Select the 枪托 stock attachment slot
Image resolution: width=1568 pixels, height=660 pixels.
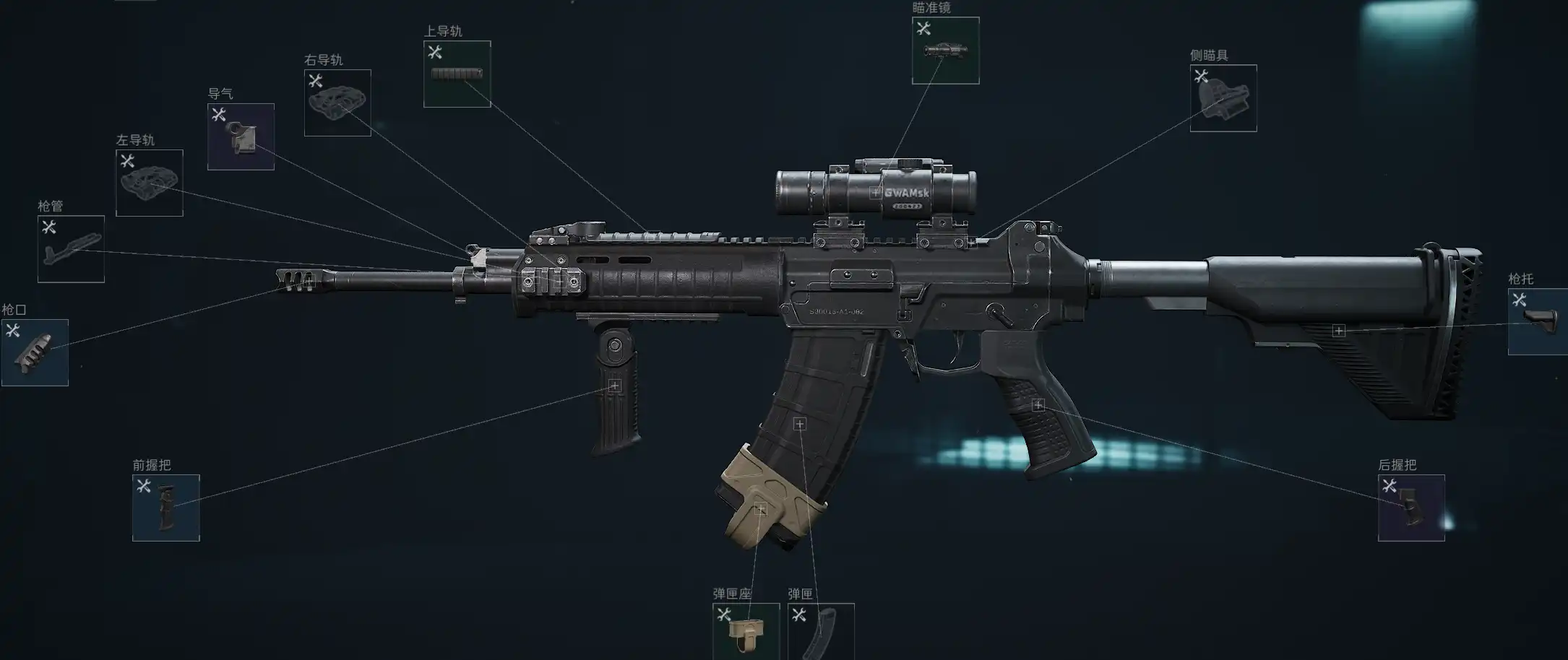coord(1538,321)
